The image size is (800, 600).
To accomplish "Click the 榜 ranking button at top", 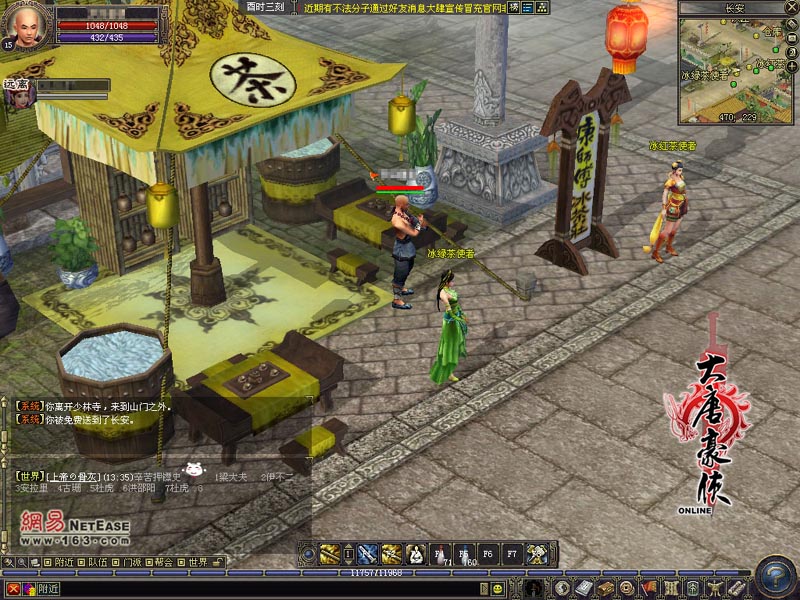I will tap(513, 7).
